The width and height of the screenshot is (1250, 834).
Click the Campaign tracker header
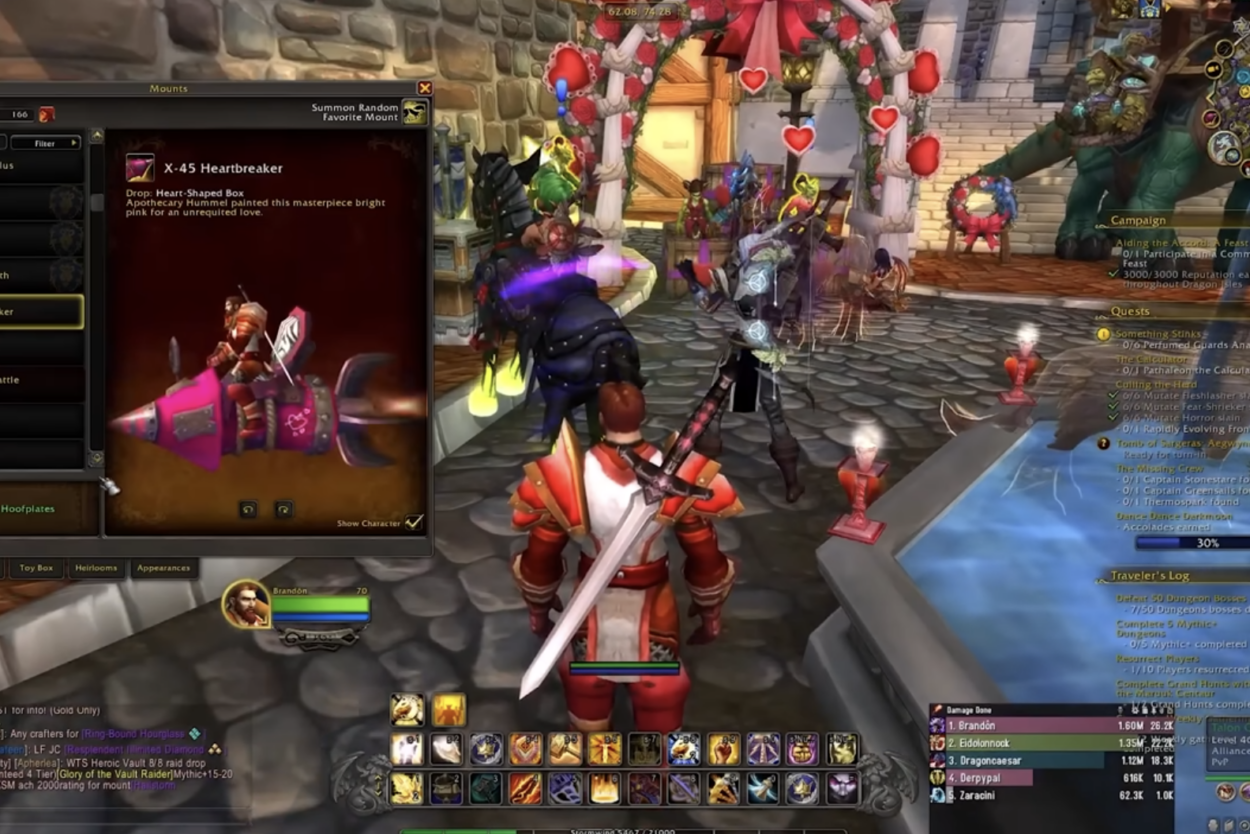click(1137, 220)
